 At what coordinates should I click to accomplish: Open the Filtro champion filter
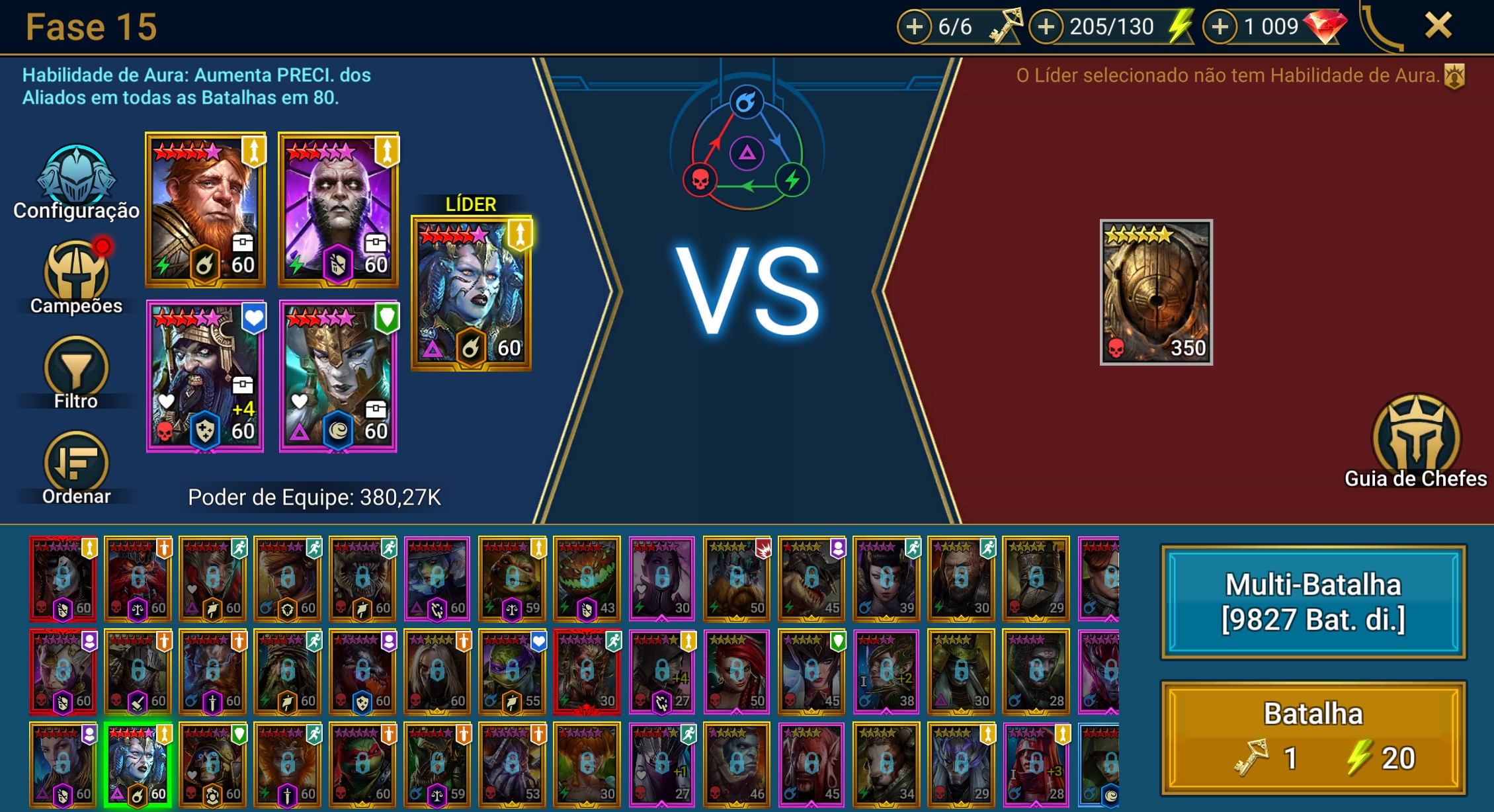76,372
